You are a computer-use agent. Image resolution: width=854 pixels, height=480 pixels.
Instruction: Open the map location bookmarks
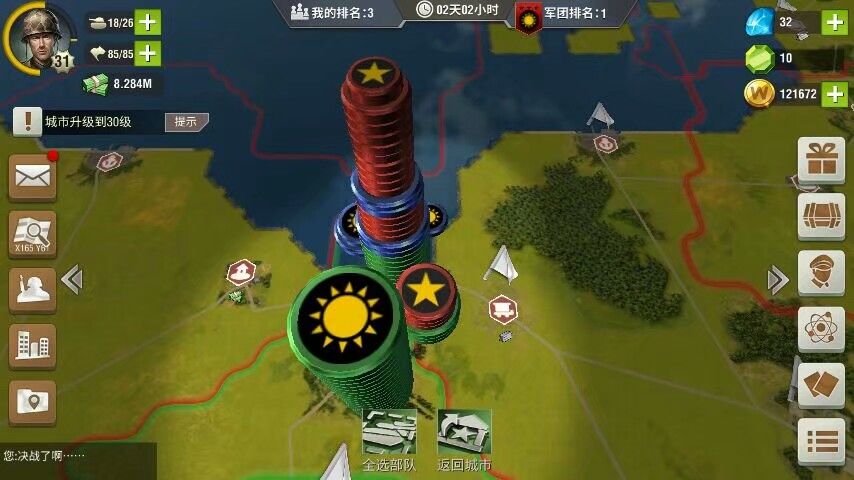32,402
